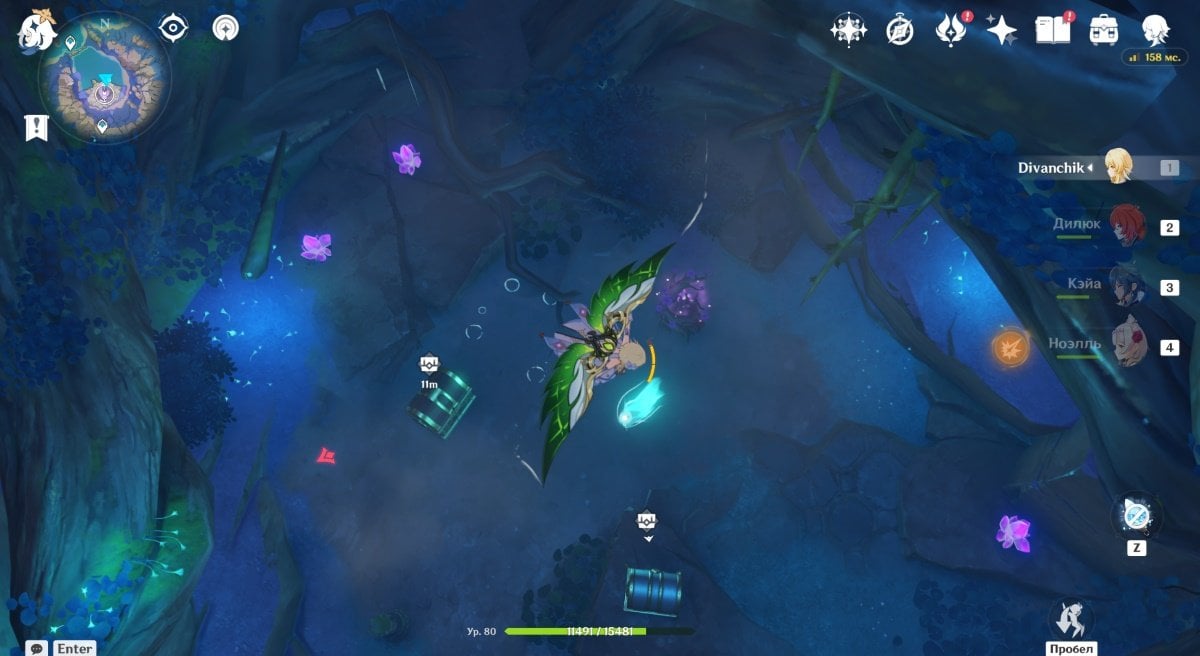1200x656 pixels.
Task: Click the quest exclamation mark icon
Action: [x=36, y=127]
